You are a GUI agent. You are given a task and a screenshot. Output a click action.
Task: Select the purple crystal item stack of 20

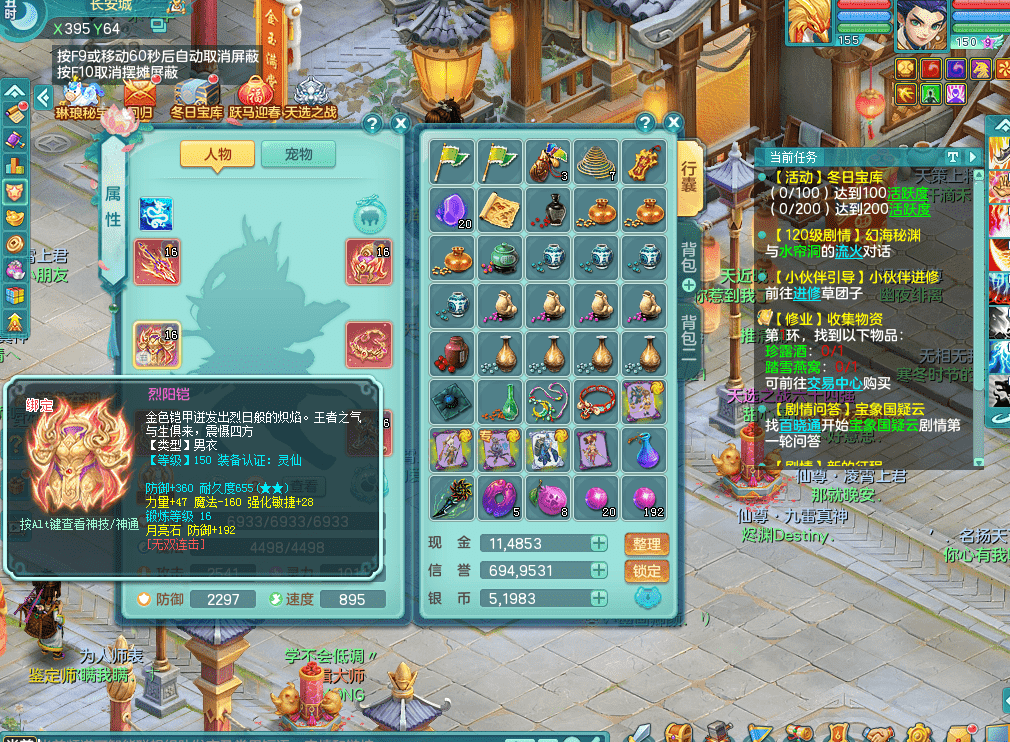pos(452,210)
